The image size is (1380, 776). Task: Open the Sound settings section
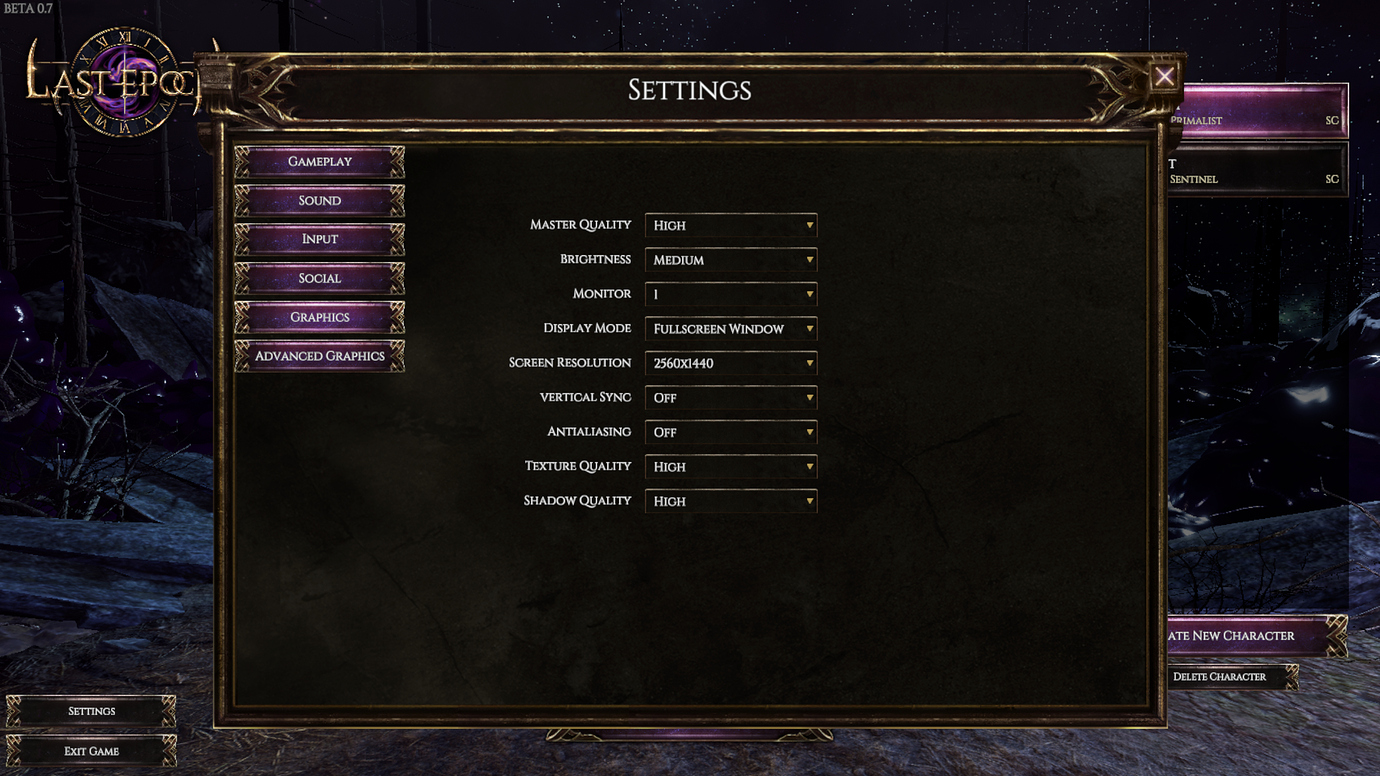[x=319, y=200]
